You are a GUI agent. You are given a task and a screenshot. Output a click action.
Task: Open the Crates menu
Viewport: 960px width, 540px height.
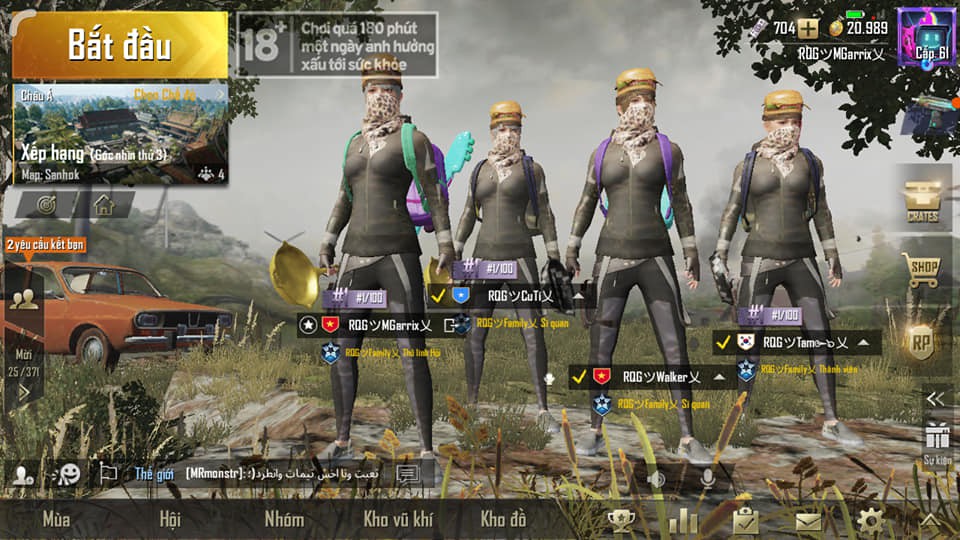(920, 199)
